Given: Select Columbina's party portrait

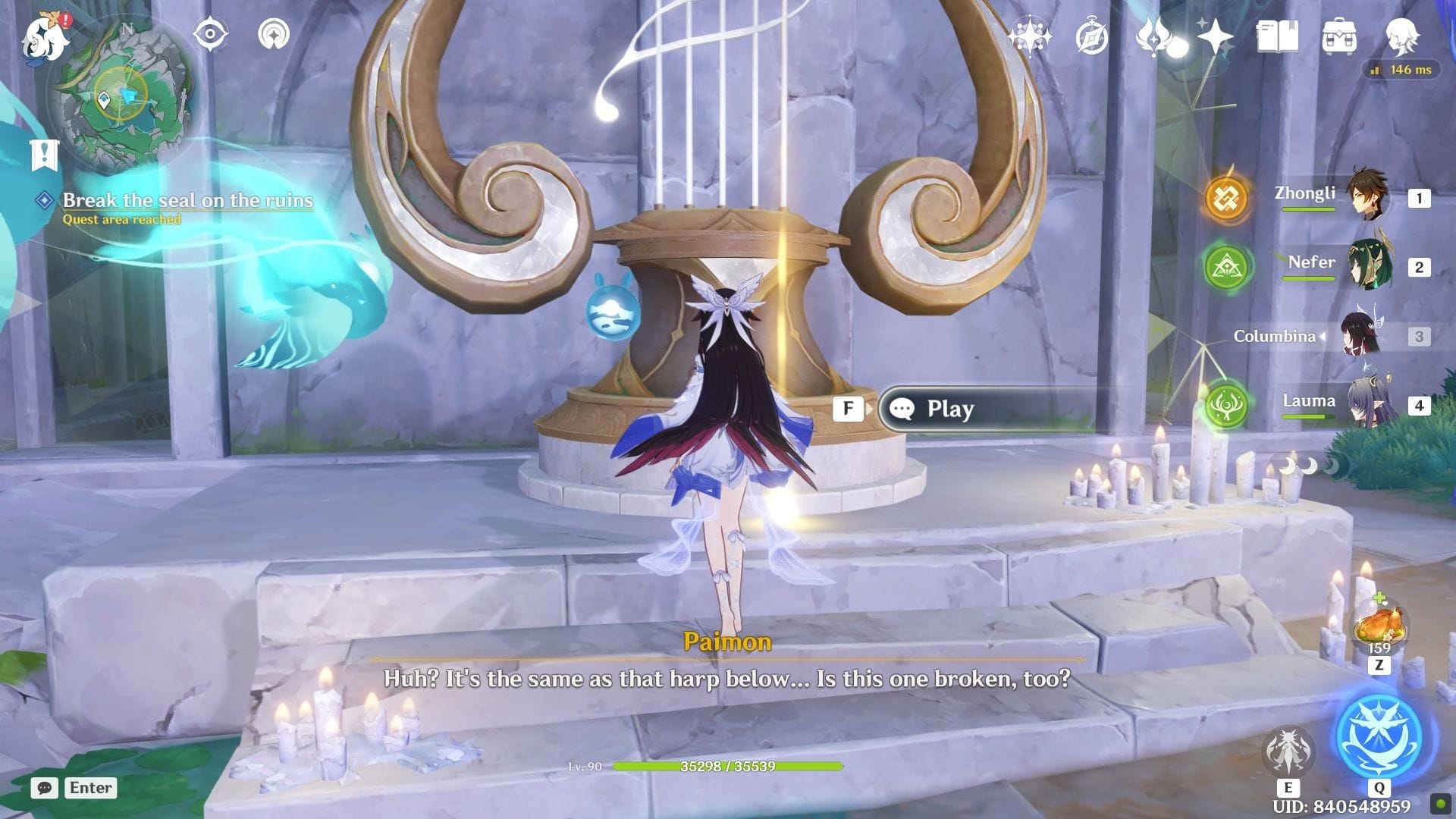Looking at the screenshot, I should click(x=1360, y=335).
